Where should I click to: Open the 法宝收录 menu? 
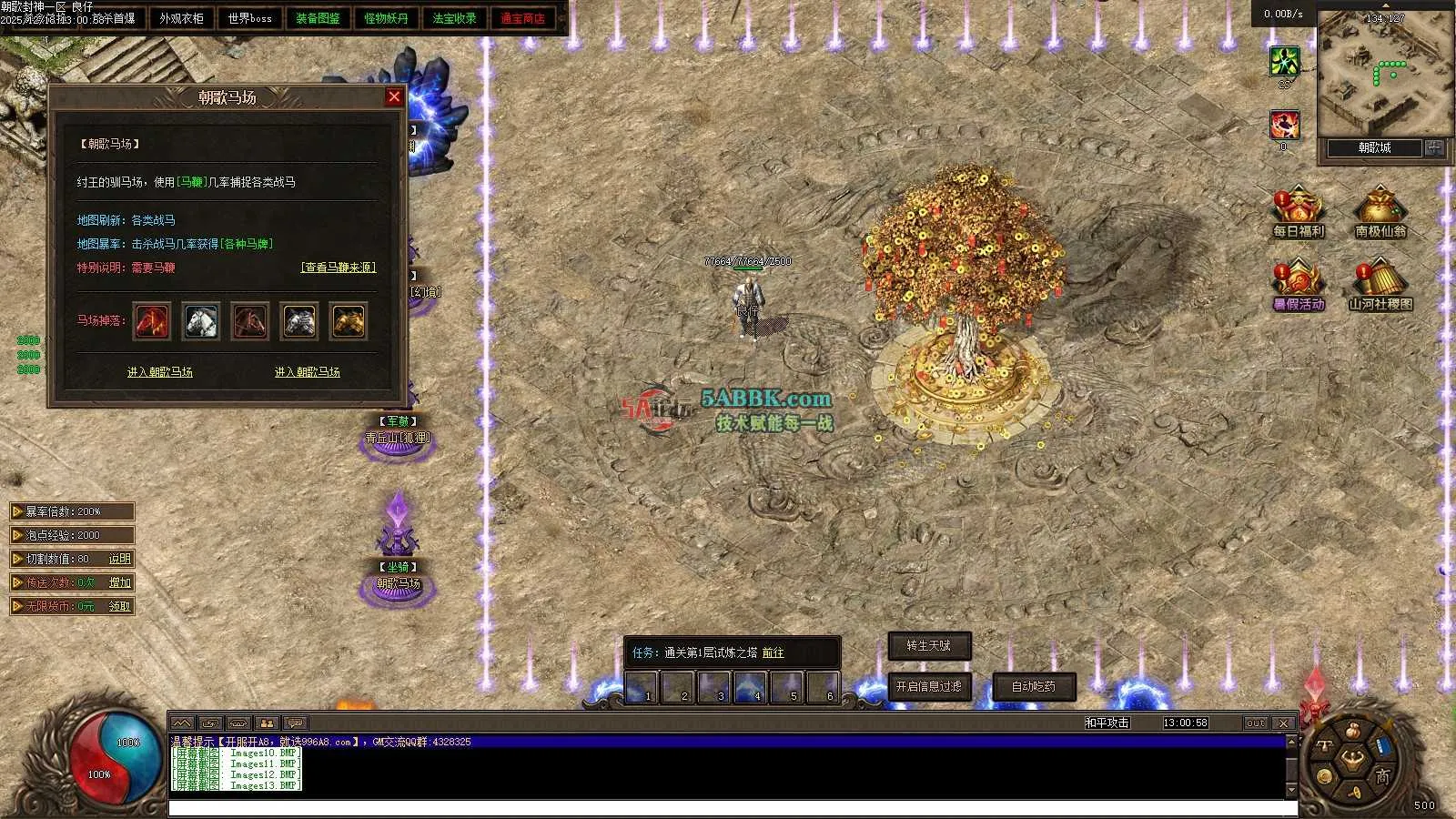point(454,18)
